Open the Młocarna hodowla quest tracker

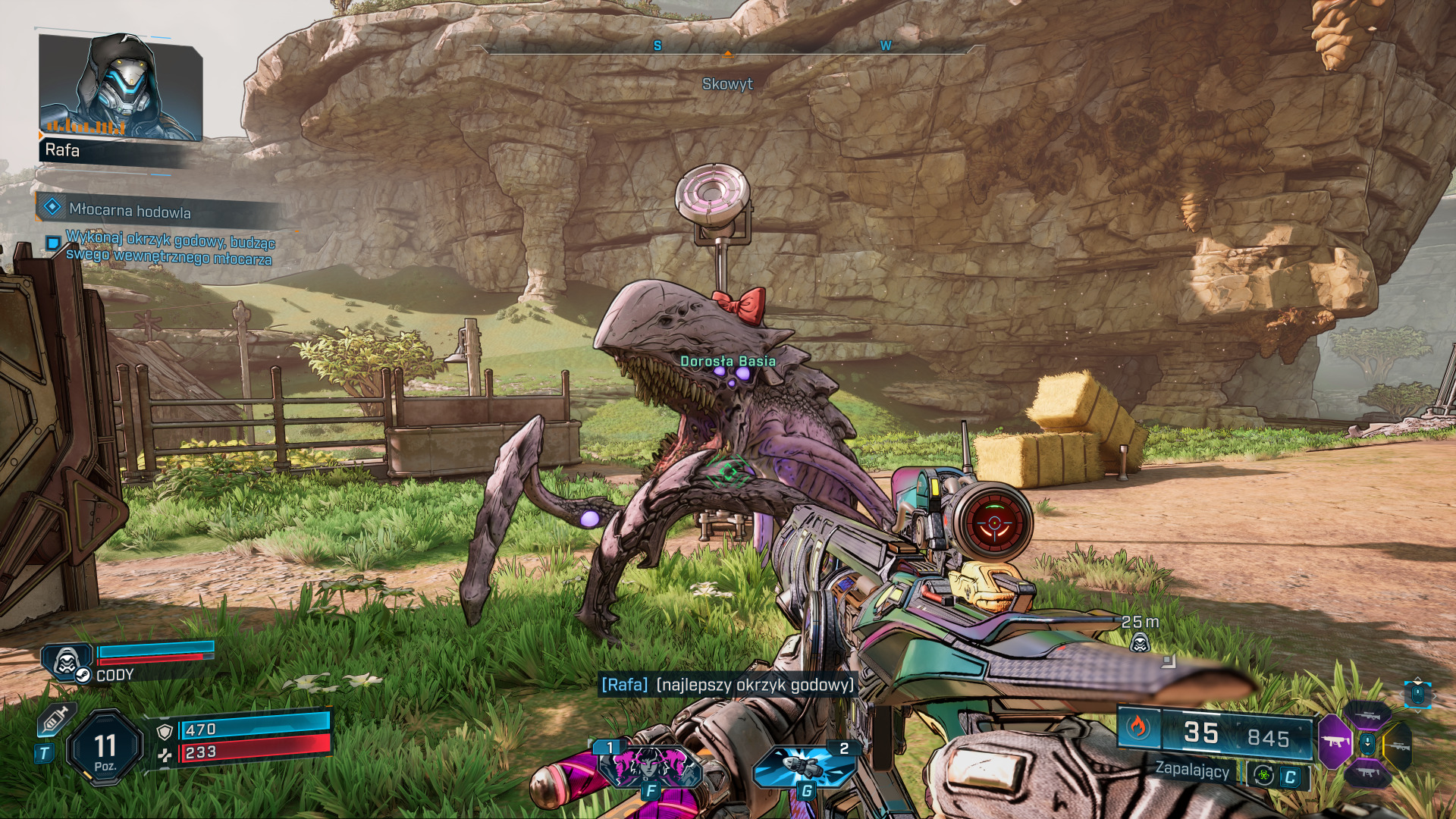point(130,210)
